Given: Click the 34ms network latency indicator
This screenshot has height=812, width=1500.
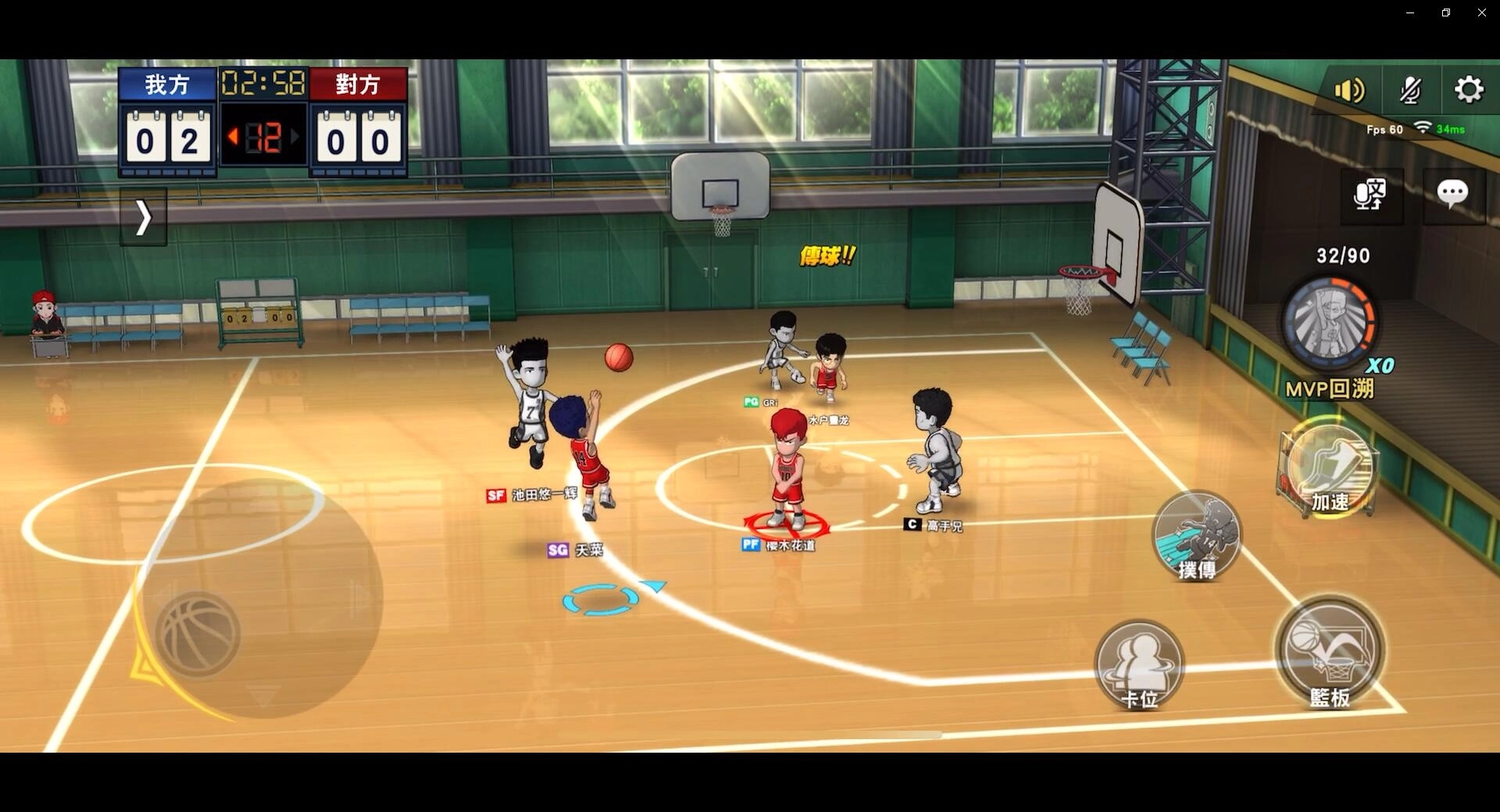Looking at the screenshot, I should [1450, 129].
